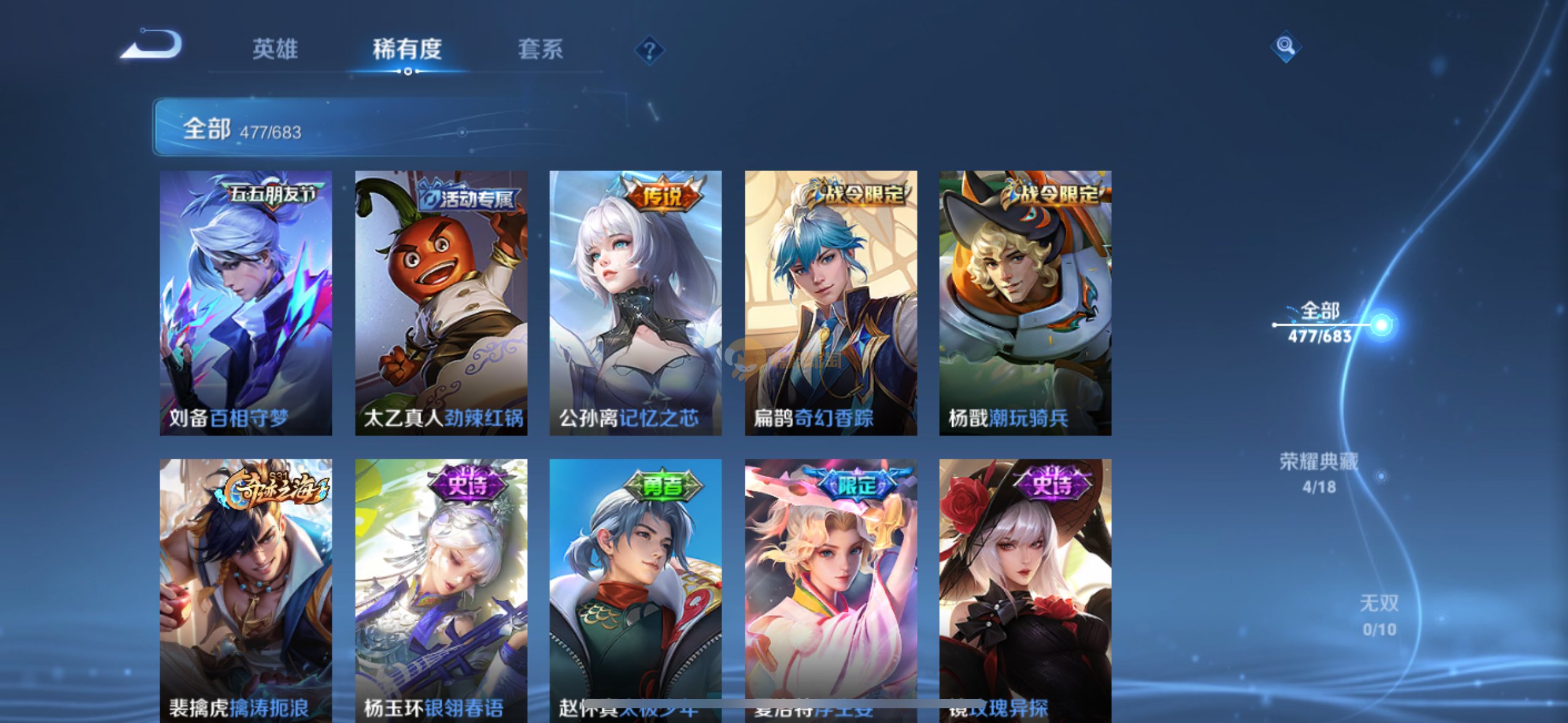Select the 刘备 百相守梦 skin card
Screen dimensions: 1568x723
pyautogui.click(x=245, y=303)
